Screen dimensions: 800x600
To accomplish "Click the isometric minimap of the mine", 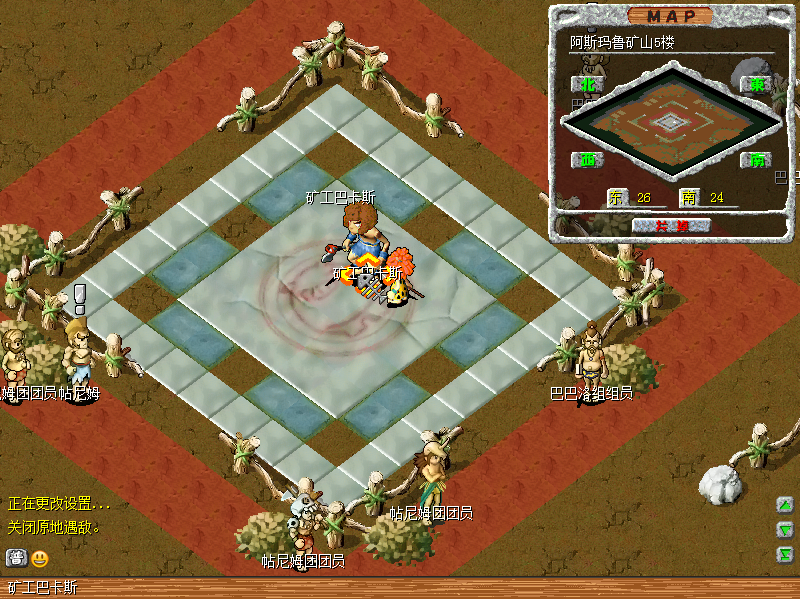I will click(x=671, y=121).
